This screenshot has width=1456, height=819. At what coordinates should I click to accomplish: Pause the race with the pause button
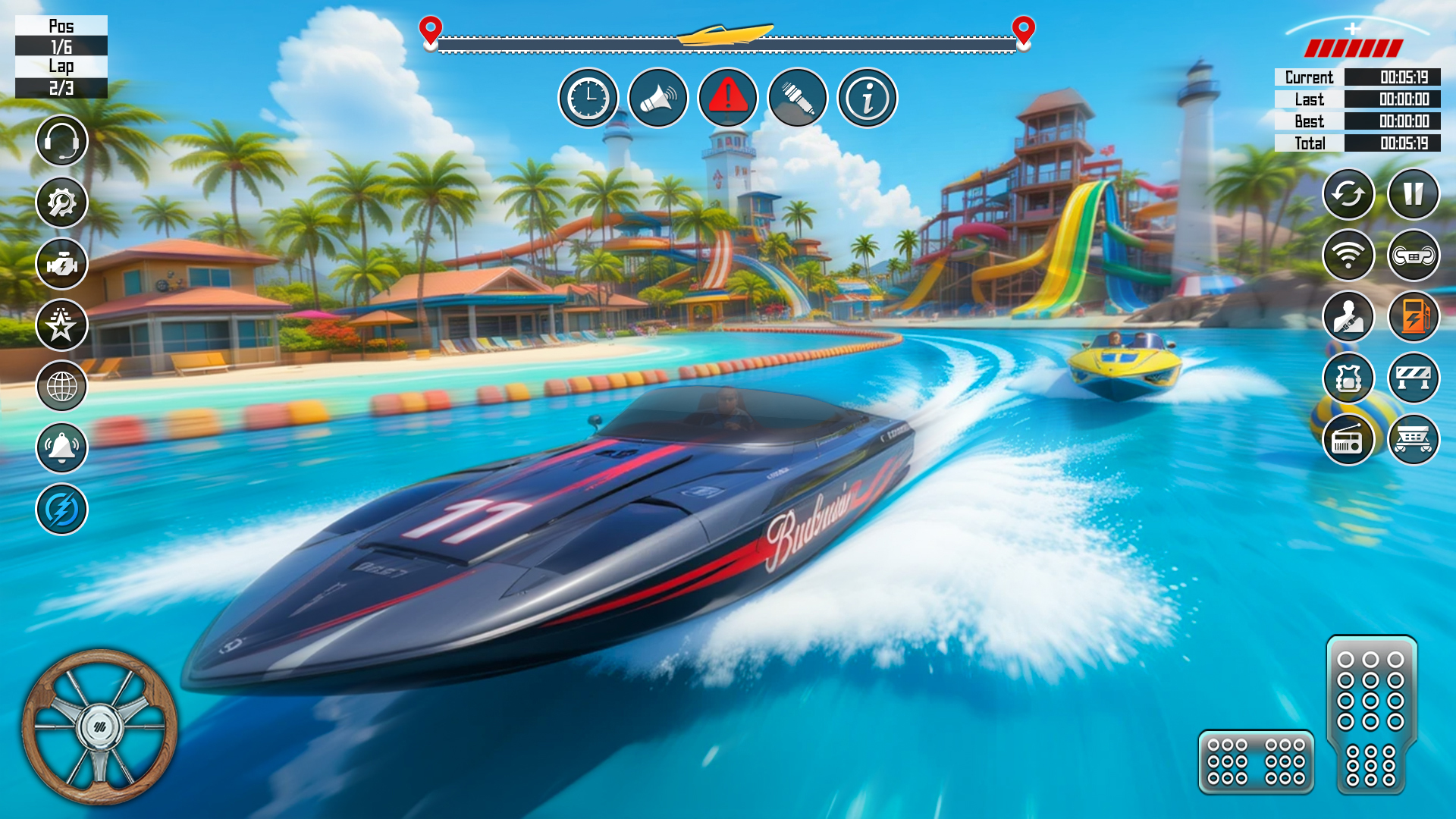[x=1415, y=195]
